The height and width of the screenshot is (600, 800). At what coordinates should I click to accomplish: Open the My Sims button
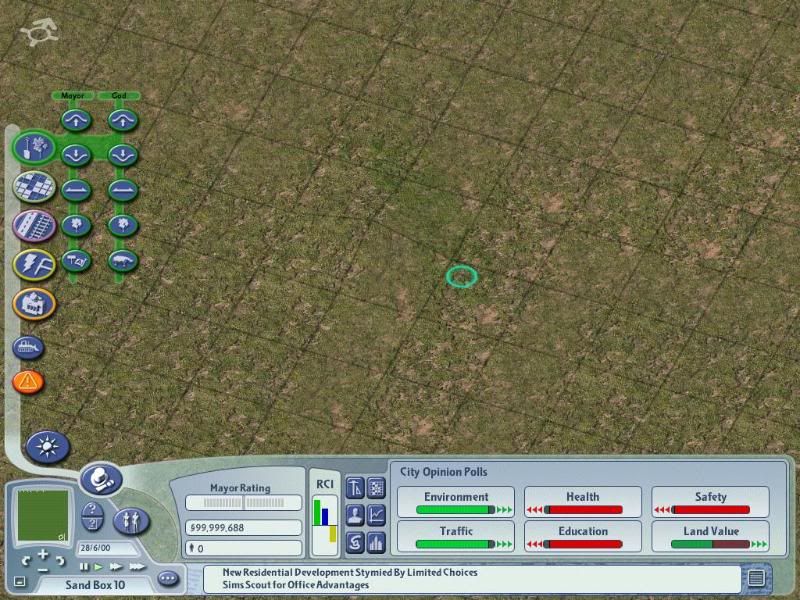point(132,519)
